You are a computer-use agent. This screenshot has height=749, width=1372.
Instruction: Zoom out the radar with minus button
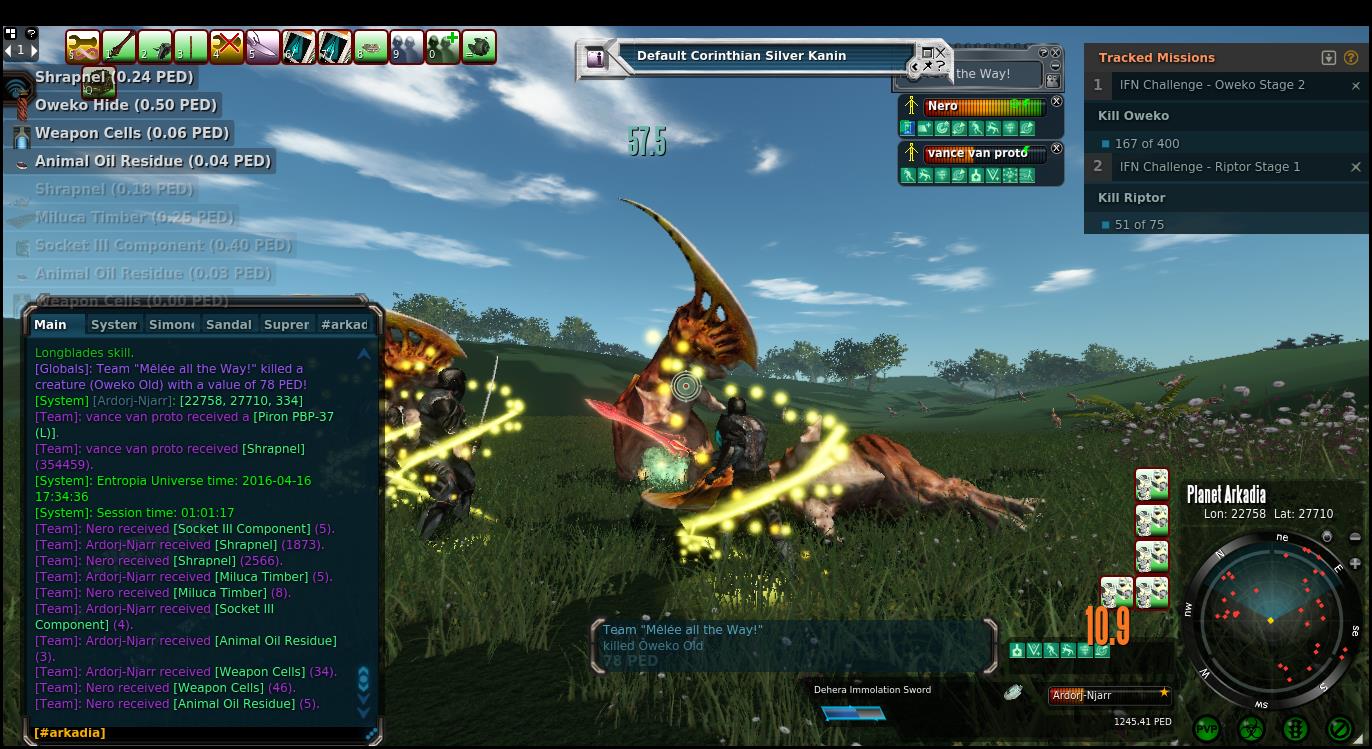(x=1355, y=537)
